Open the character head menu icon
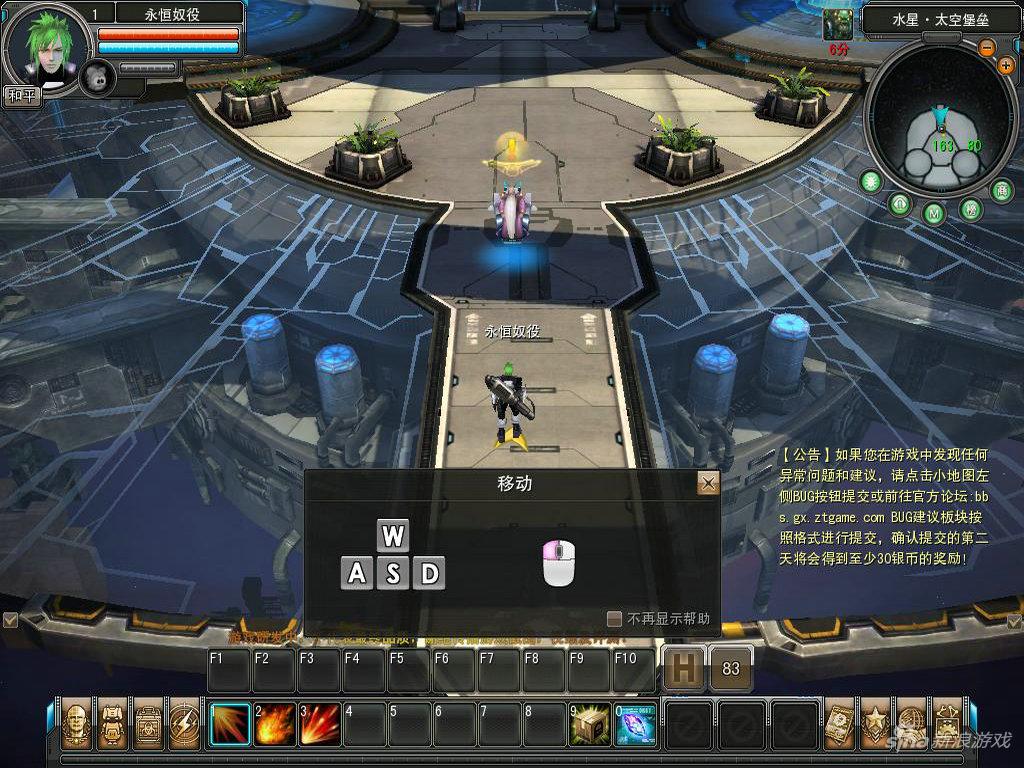Viewport: 1024px width, 768px height. click(x=76, y=724)
